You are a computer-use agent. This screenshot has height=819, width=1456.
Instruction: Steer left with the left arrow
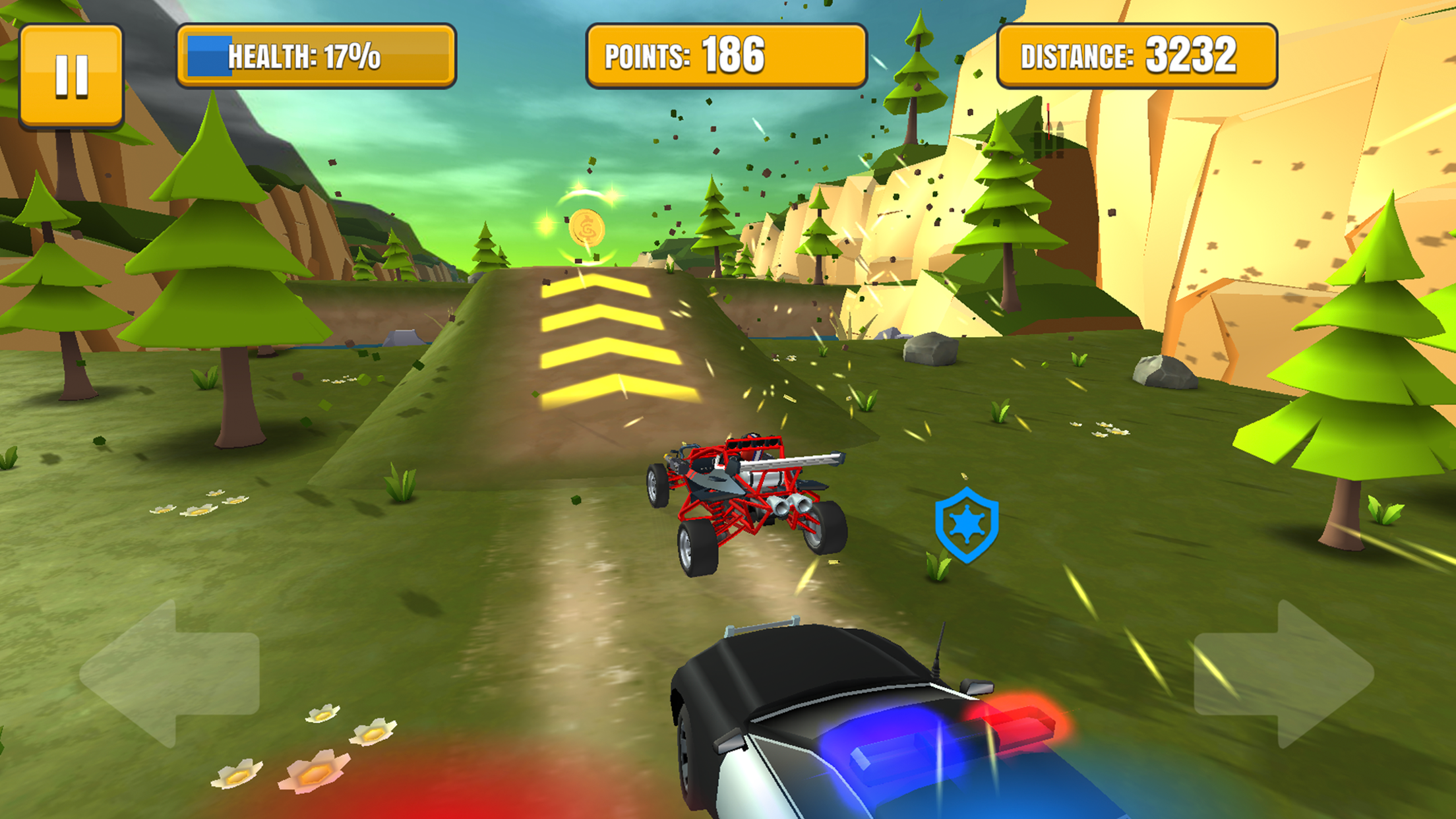click(x=169, y=673)
